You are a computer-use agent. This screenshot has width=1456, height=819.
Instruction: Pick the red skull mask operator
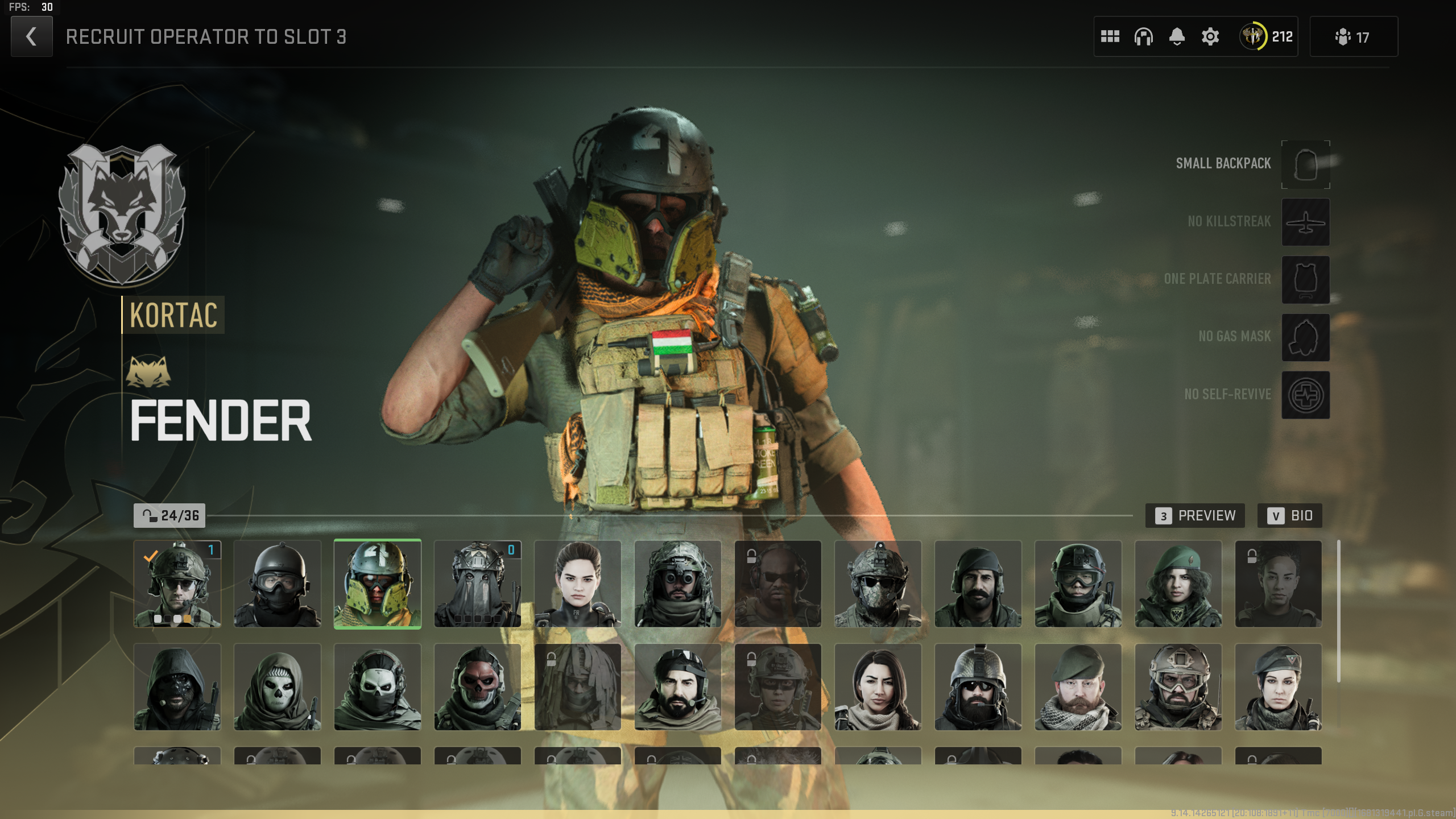tap(478, 687)
